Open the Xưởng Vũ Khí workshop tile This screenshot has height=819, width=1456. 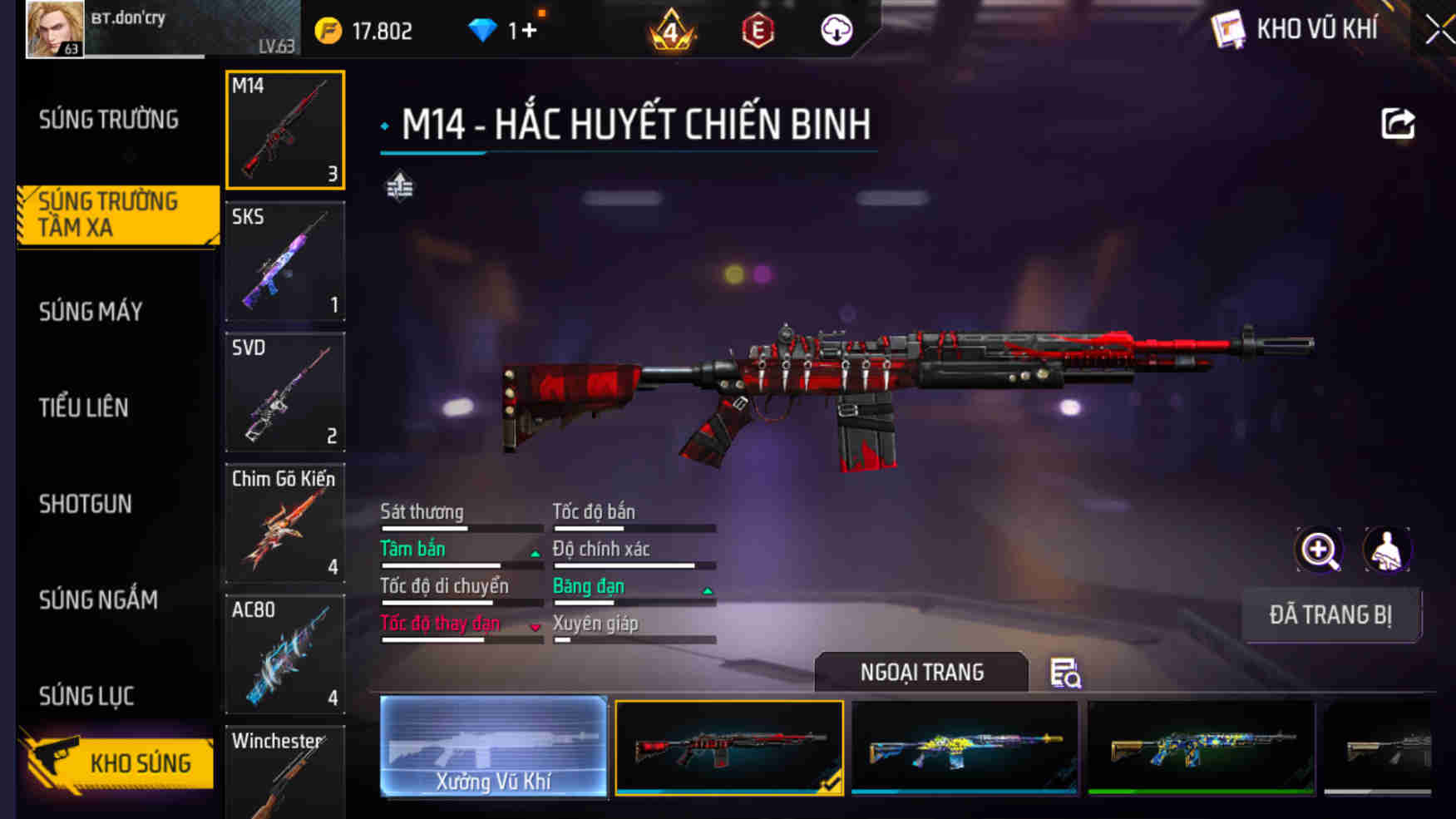[494, 747]
